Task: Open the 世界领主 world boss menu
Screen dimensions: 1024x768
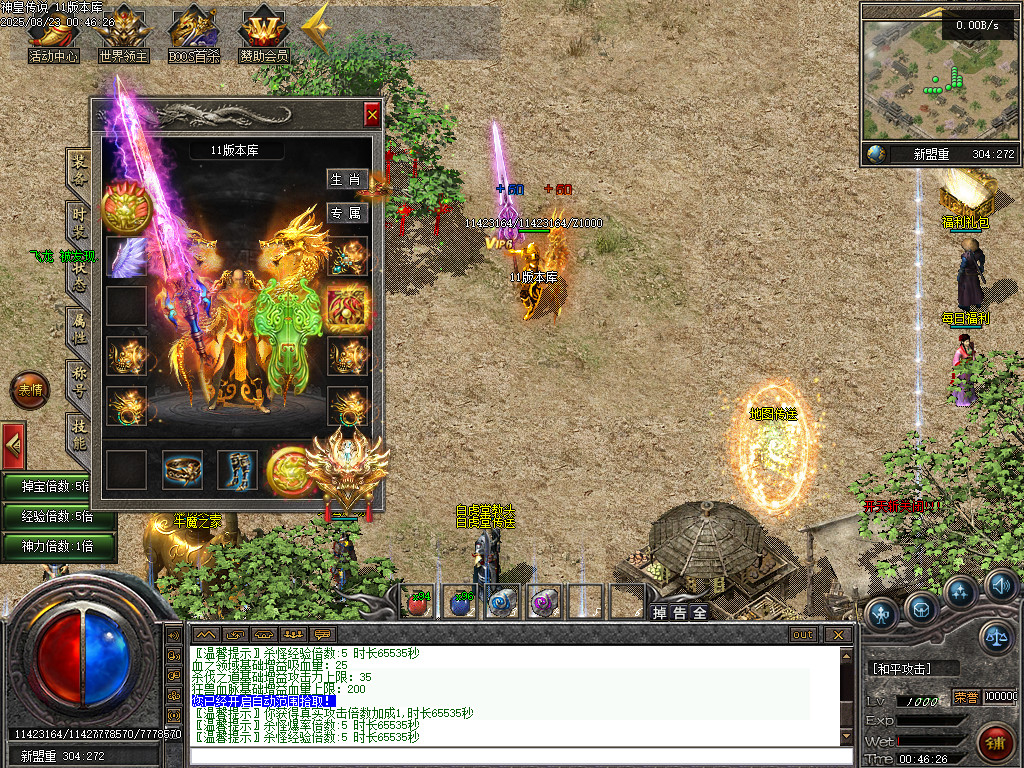Action: point(123,40)
